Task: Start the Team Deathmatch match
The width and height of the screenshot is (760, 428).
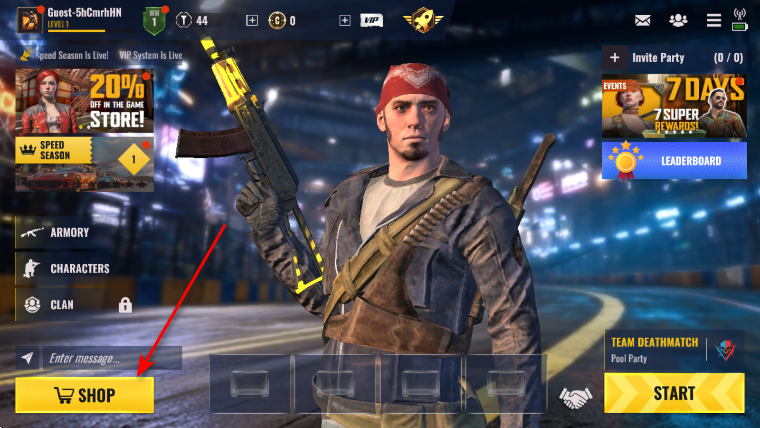Action: (674, 393)
